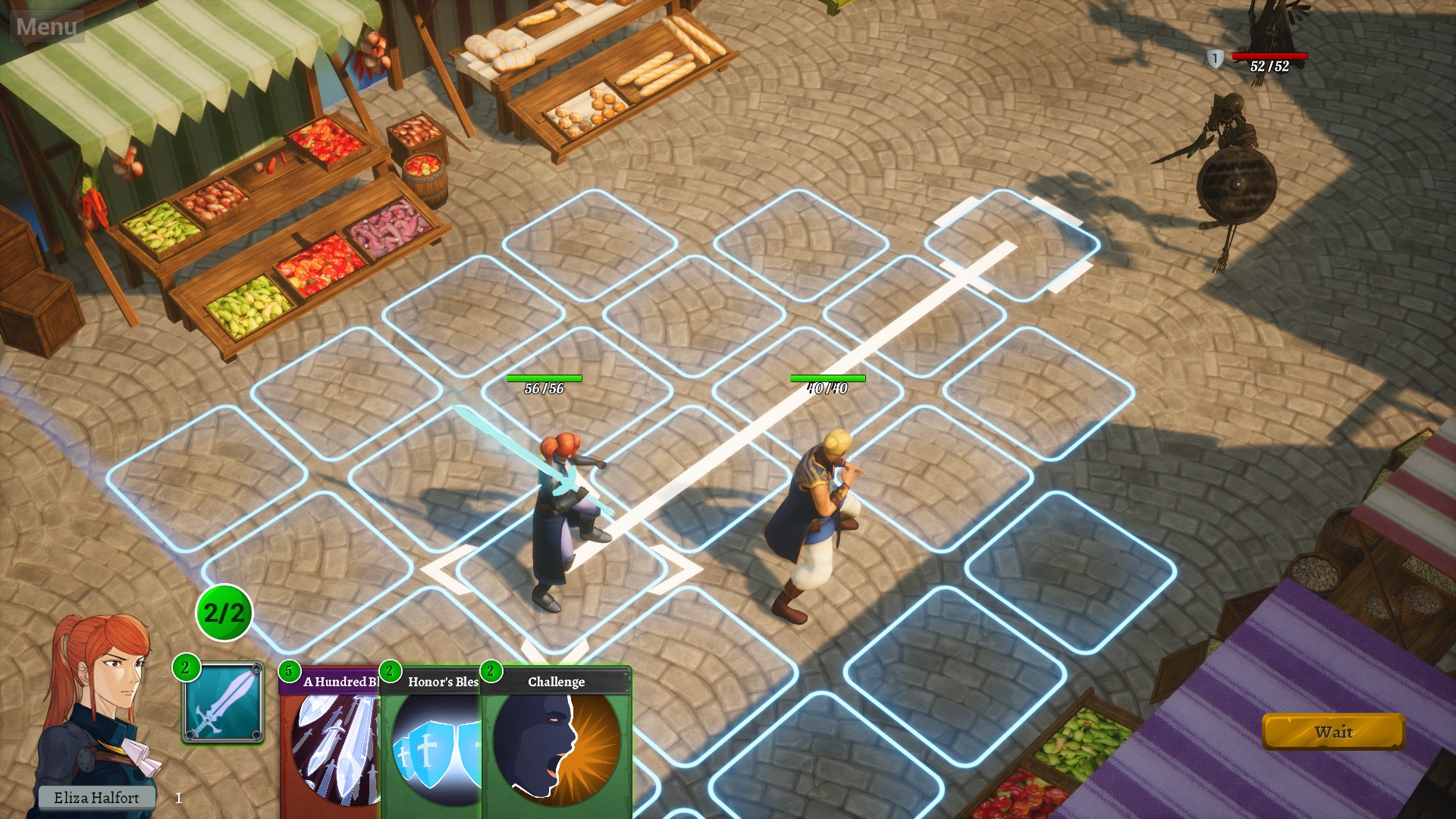This screenshot has height=819, width=1456.
Task: Click the green cost badge on Honor's Blessing
Action: tap(390, 671)
